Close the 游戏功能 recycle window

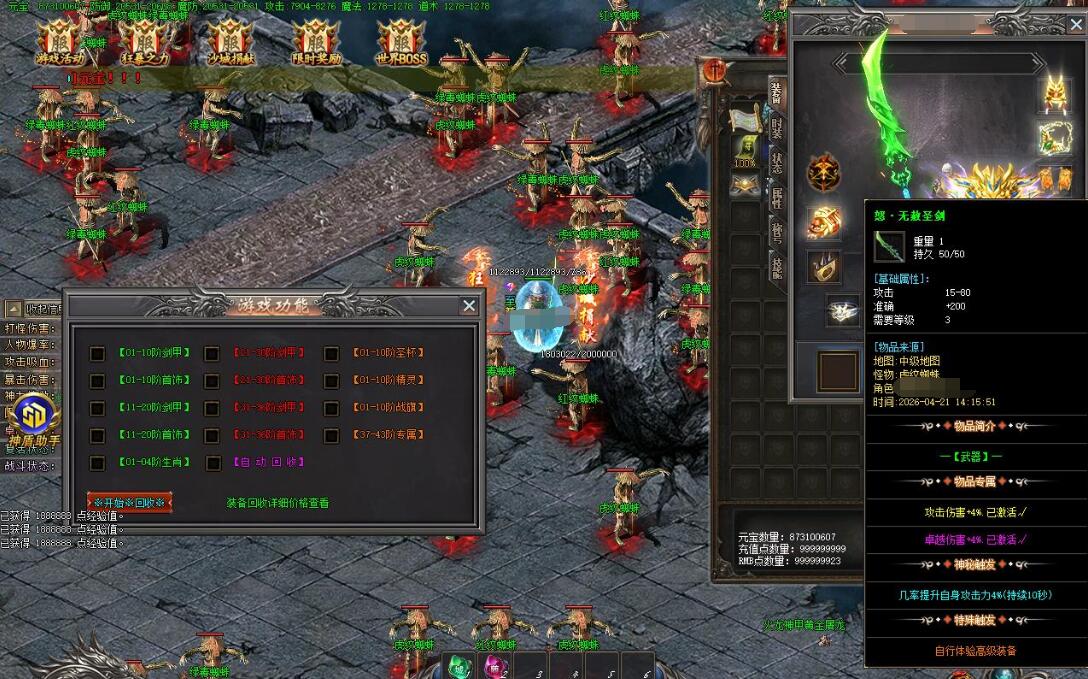click(x=468, y=306)
